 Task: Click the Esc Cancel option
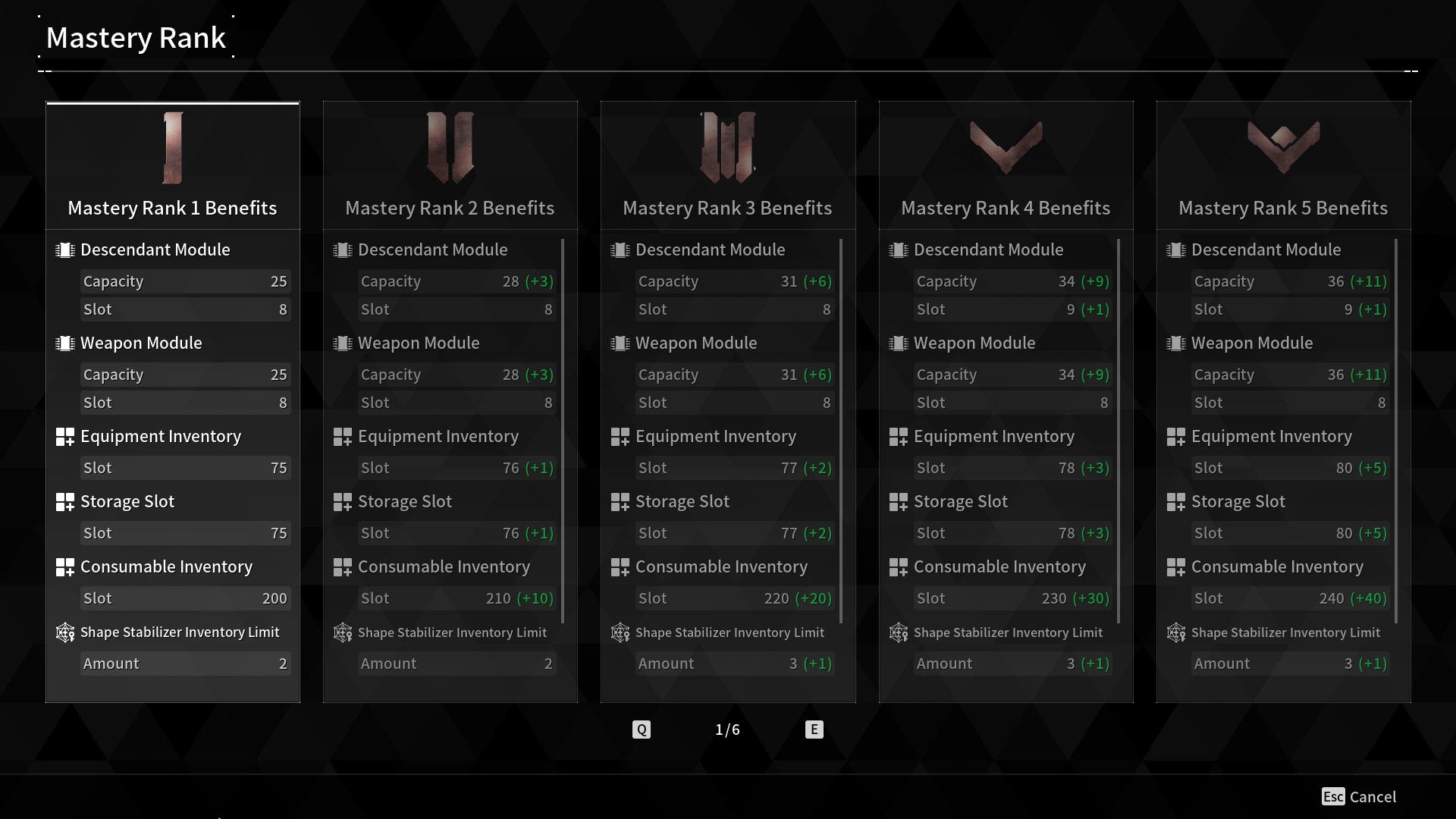click(x=1357, y=797)
